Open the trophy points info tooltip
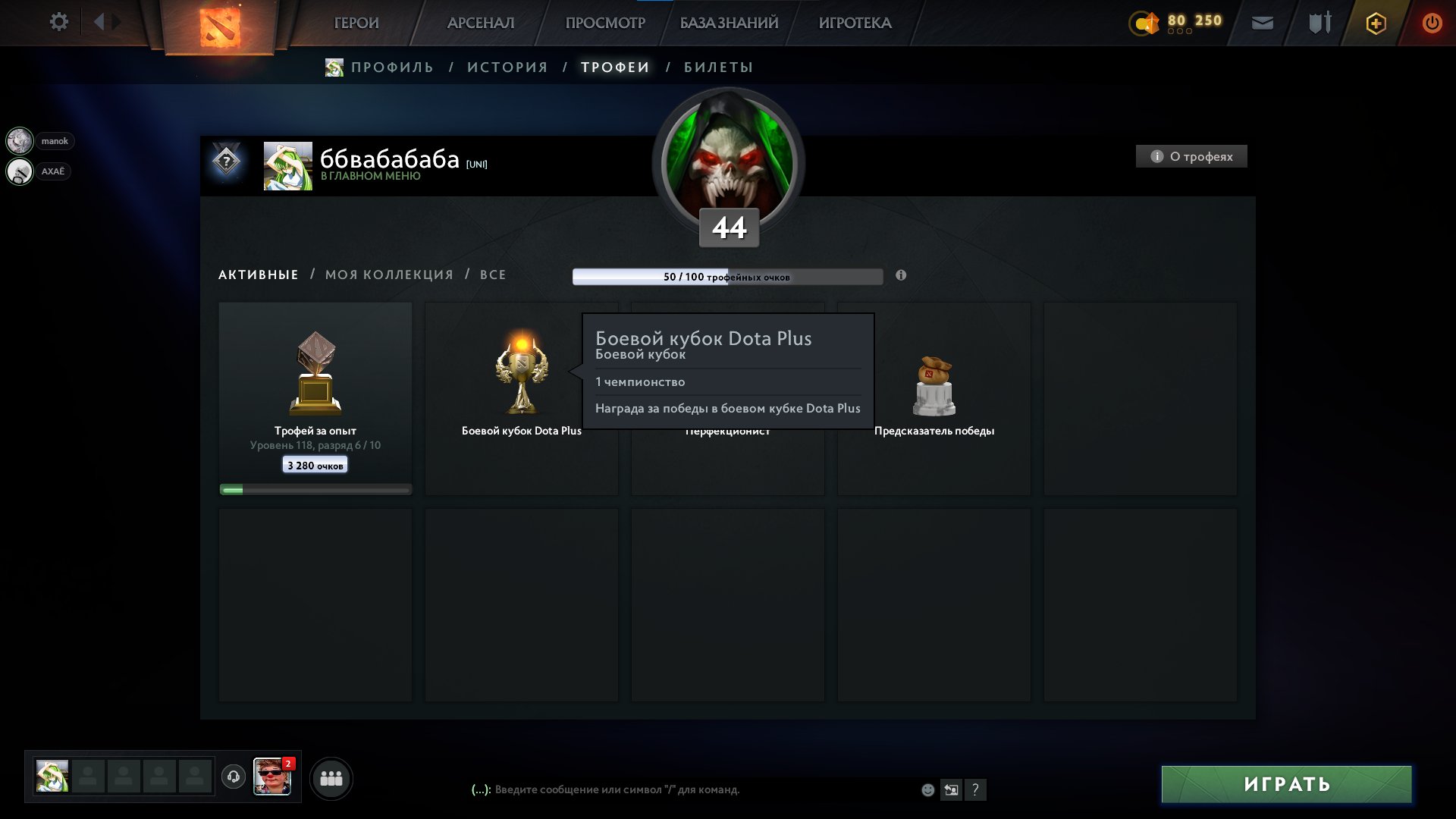Viewport: 1456px width, 819px height. [x=900, y=276]
